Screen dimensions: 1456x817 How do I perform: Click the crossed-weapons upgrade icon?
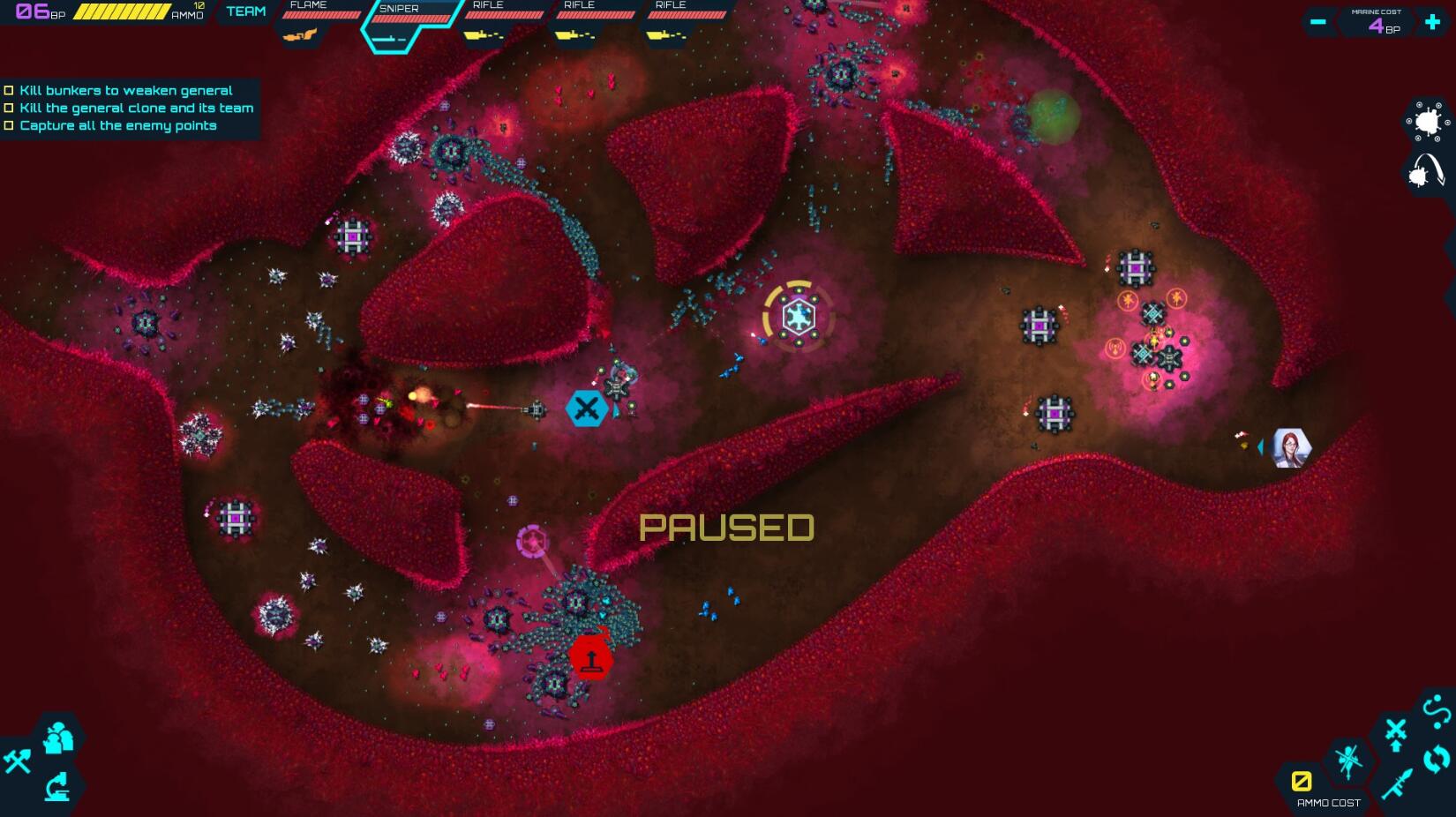click(1396, 730)
